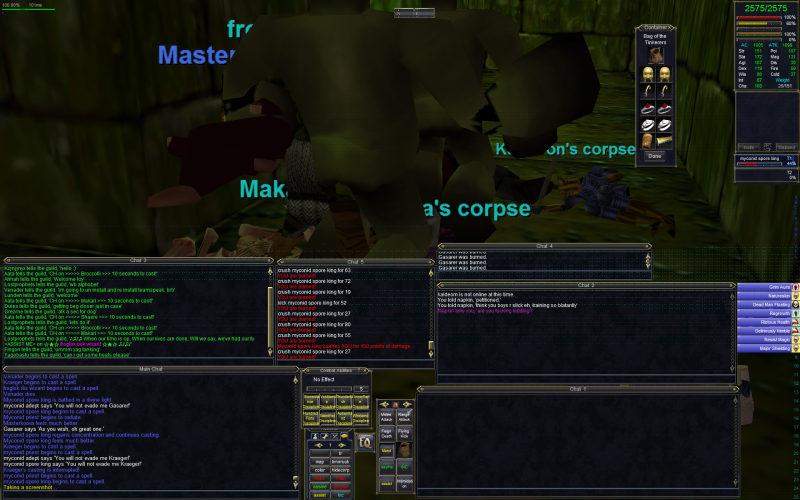Select the Dead Man Floating buff
The width and height of the screenshot is (800, 500).
[768, 304]
